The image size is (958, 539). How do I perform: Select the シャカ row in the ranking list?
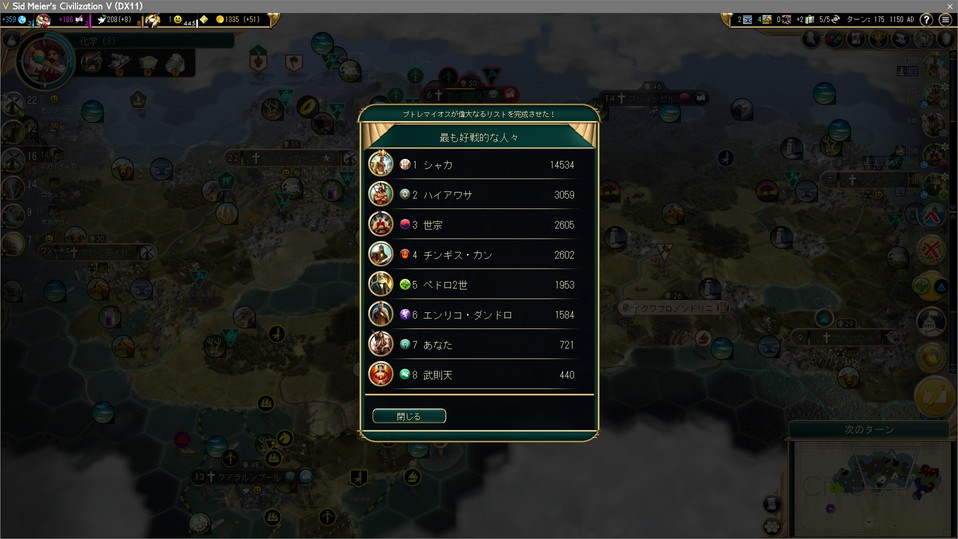pos(480,164)
